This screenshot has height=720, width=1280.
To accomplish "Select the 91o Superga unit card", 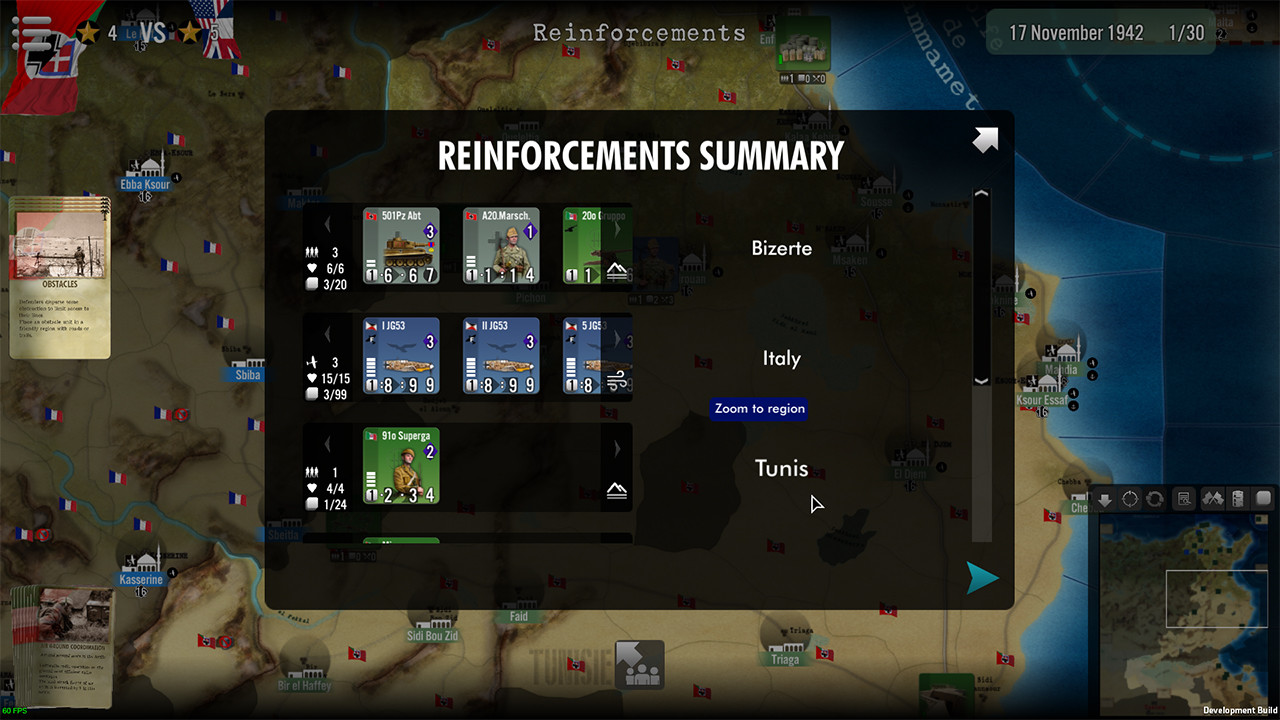I will point(401,465).
